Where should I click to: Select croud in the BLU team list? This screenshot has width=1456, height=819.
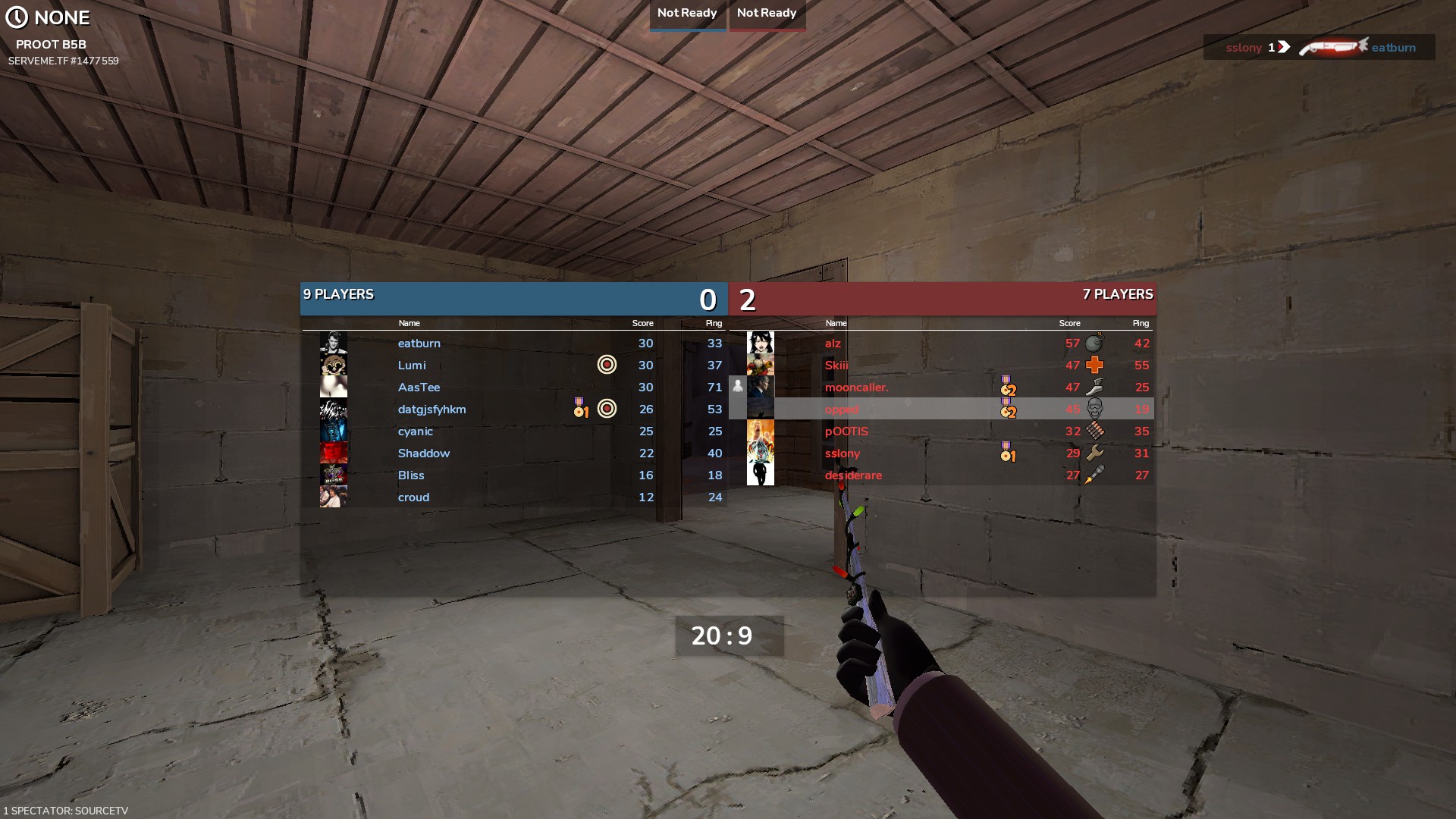tap(413, 497)
